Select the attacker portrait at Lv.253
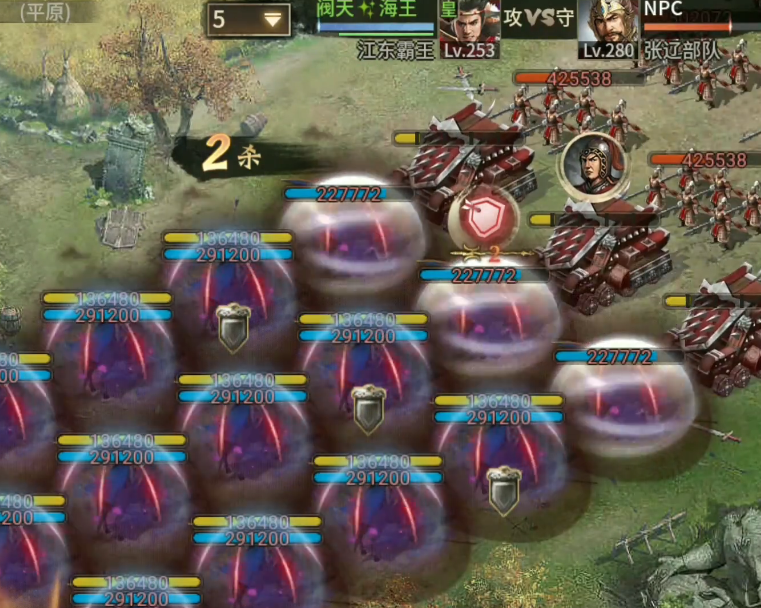The height and width of the screenshot is (608, 761). click(x=468, y=22)
